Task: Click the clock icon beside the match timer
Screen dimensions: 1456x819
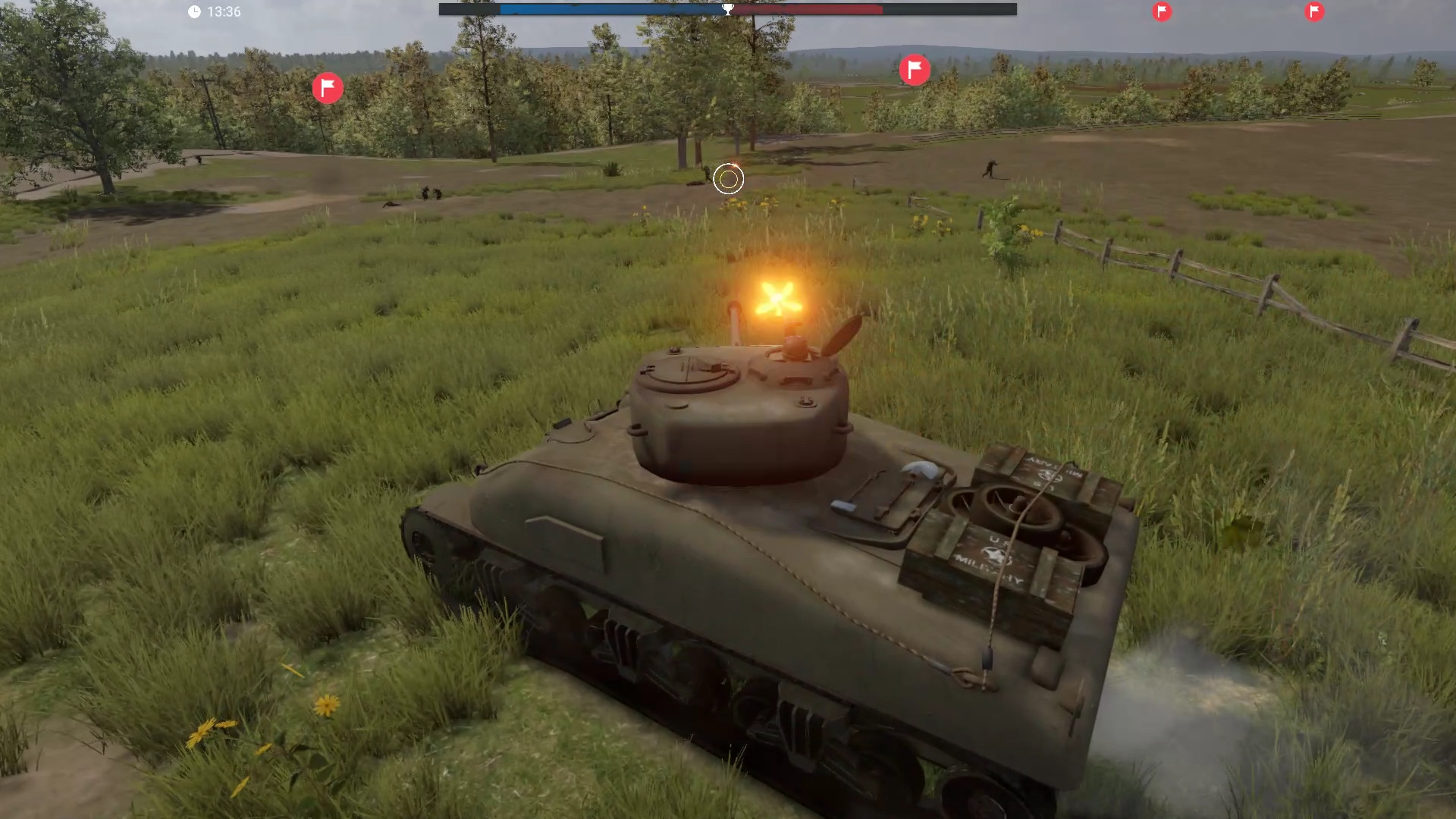Action: coord(194,11)
